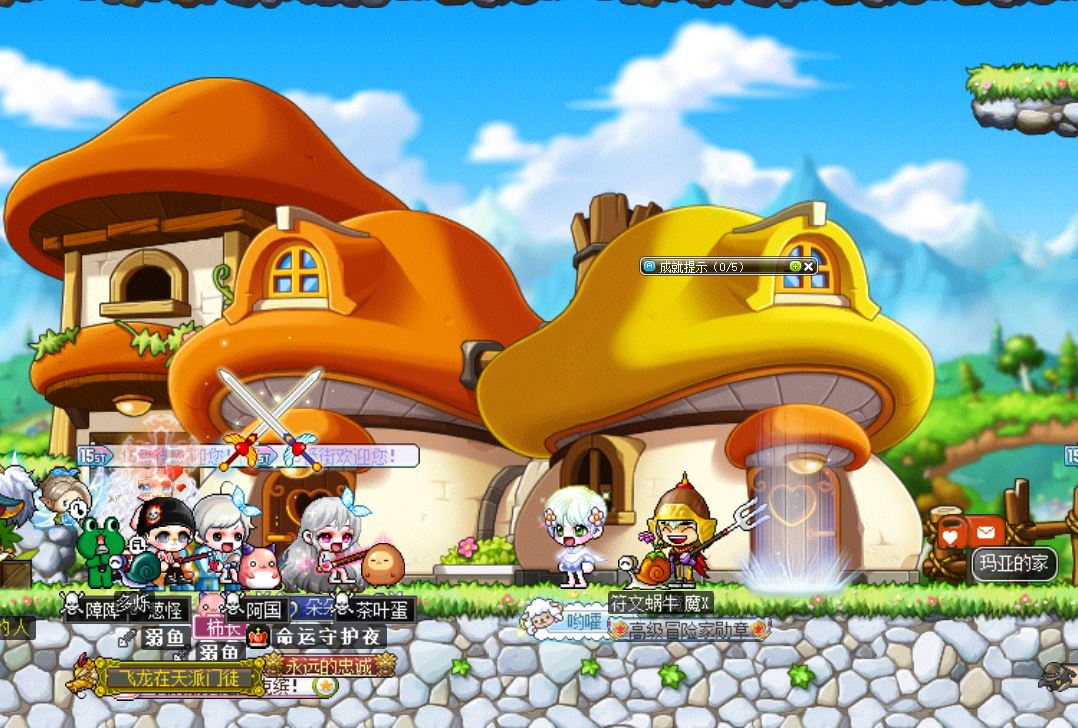Expand achievement tips with the green plus
Image resolution: width=1078 pixels, height=728 pixels.
click(x=796, y=266)
